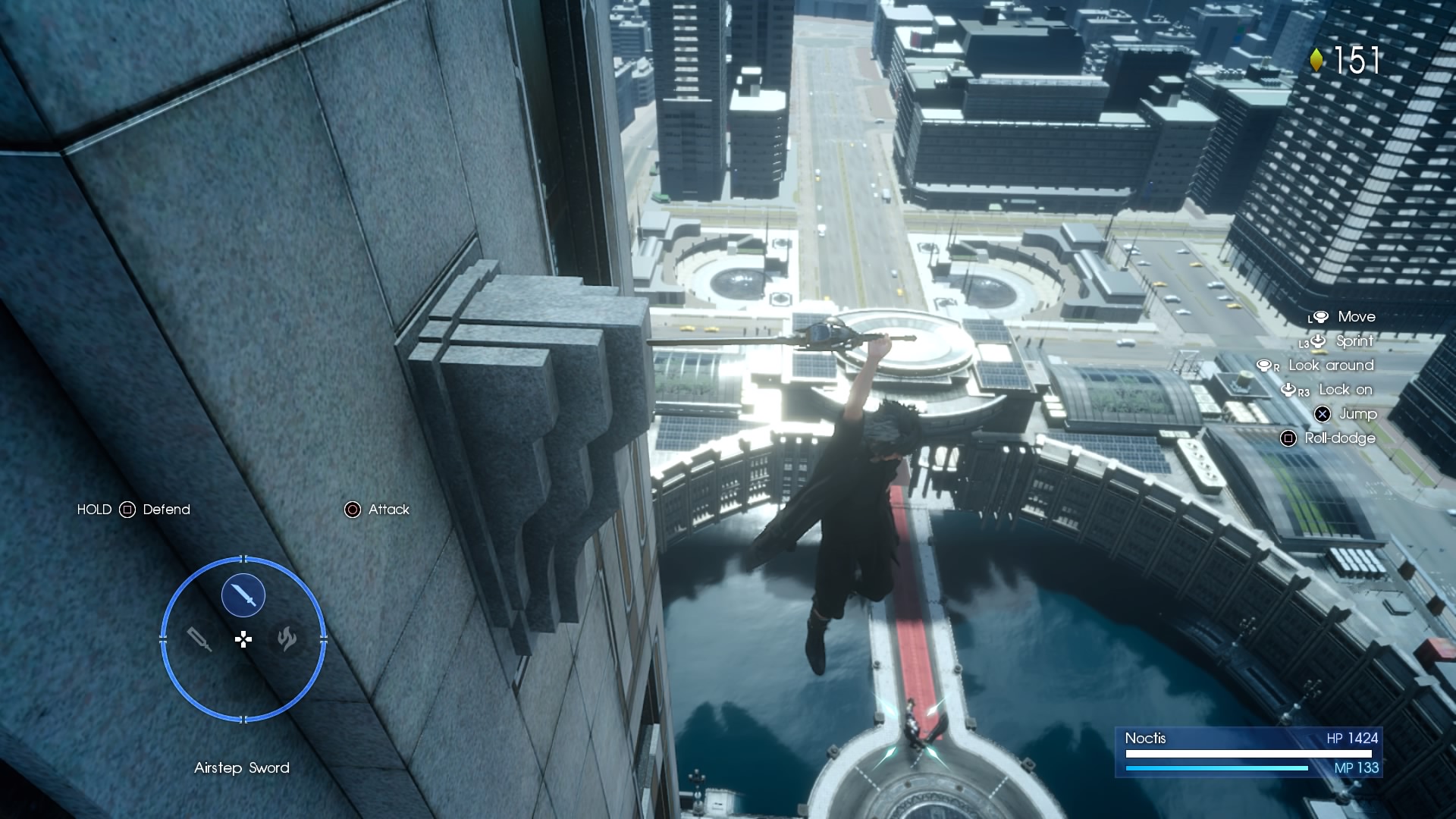Click the Square button icon beside Roll-dodge
This screenshot has height=819, width=1456.
(1288, 438)
